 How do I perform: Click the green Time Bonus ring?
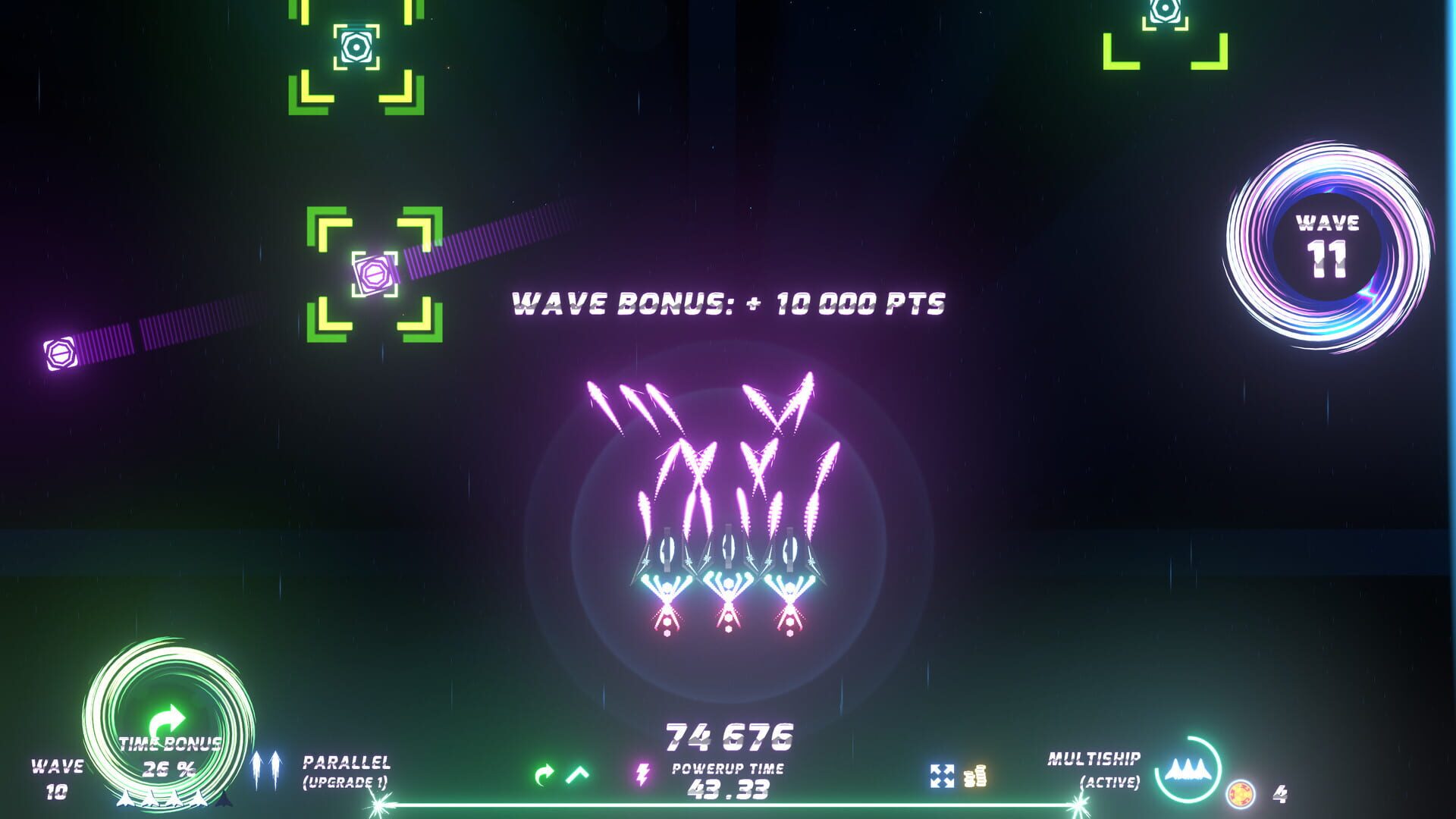(168, 724)
